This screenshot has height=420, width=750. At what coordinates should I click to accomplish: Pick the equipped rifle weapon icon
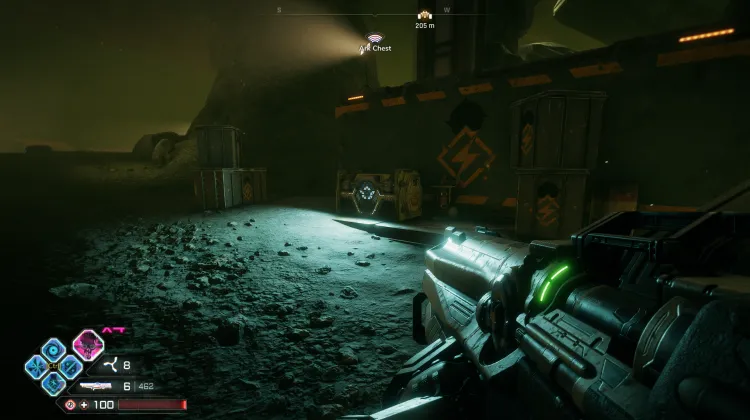[x=95, y=385]
